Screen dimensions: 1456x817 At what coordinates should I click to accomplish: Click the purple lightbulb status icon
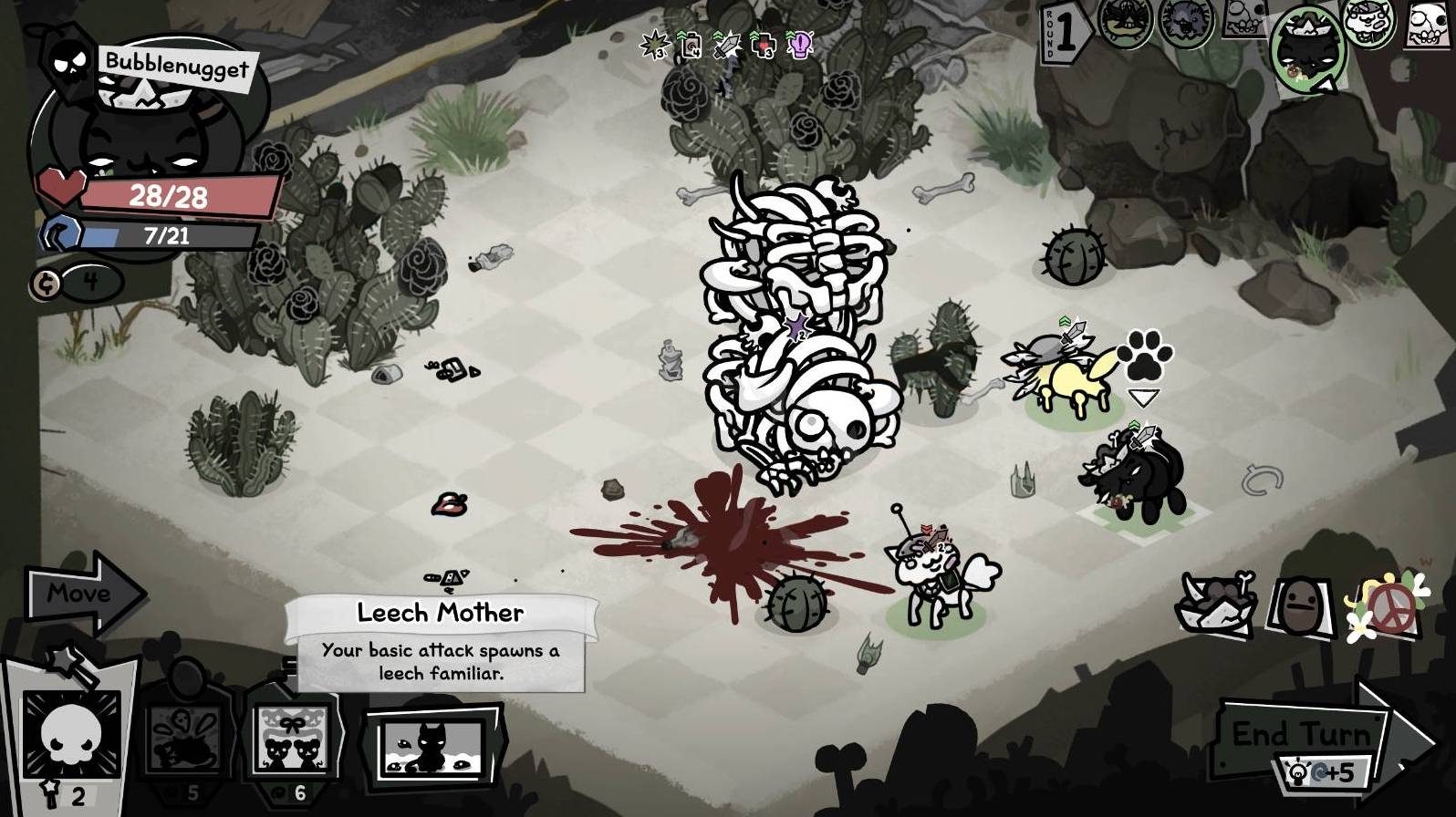point(800,44)
